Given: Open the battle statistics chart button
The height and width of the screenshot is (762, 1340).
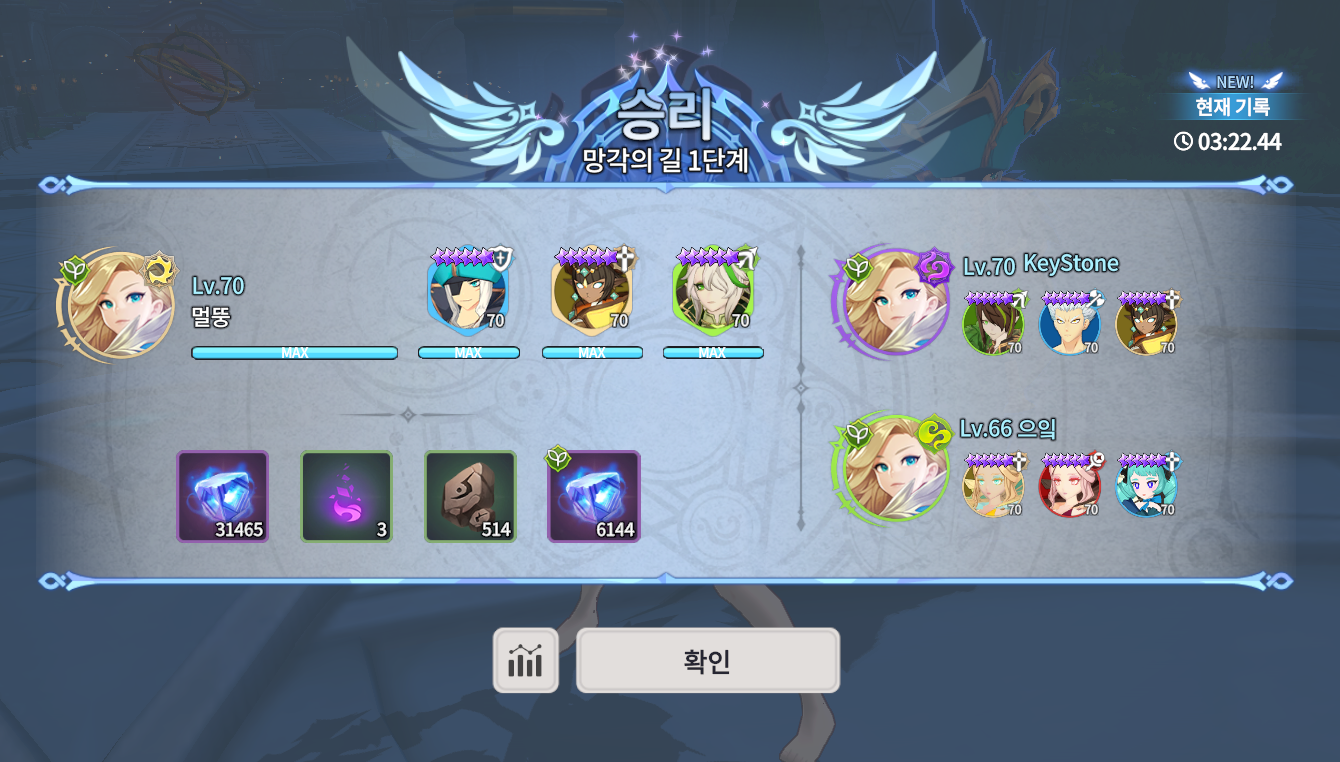Looking at the screenshot, I should [525, 660].
